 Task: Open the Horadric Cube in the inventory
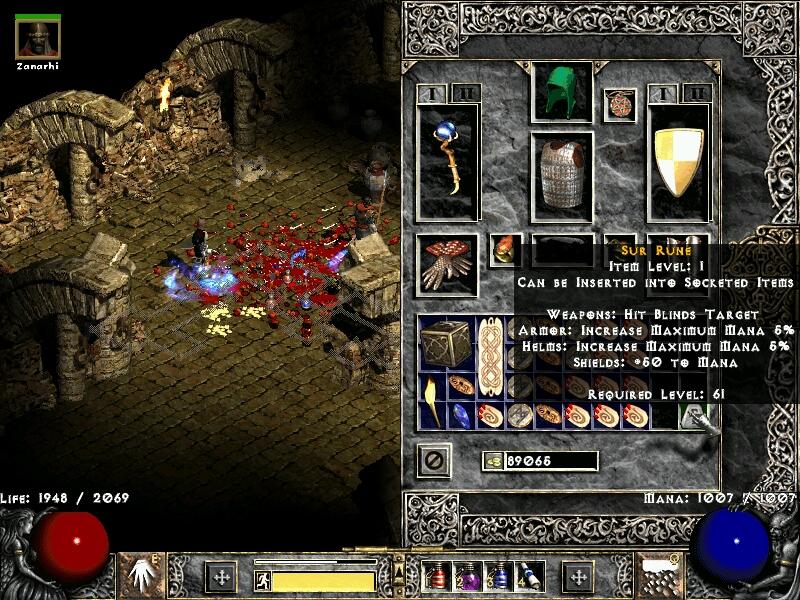coord(447,343)
